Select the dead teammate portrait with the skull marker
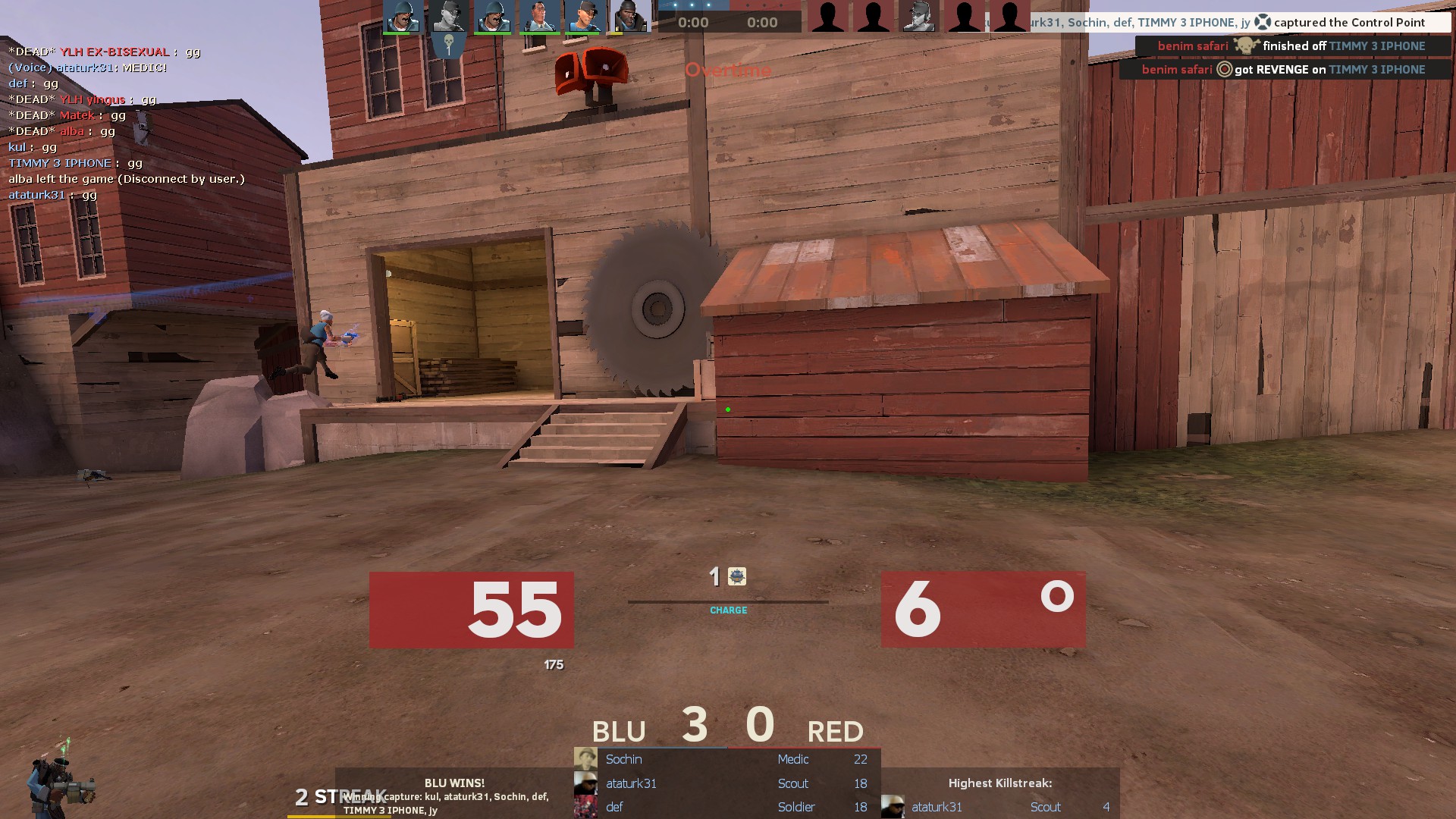 [x=447, y=17]
